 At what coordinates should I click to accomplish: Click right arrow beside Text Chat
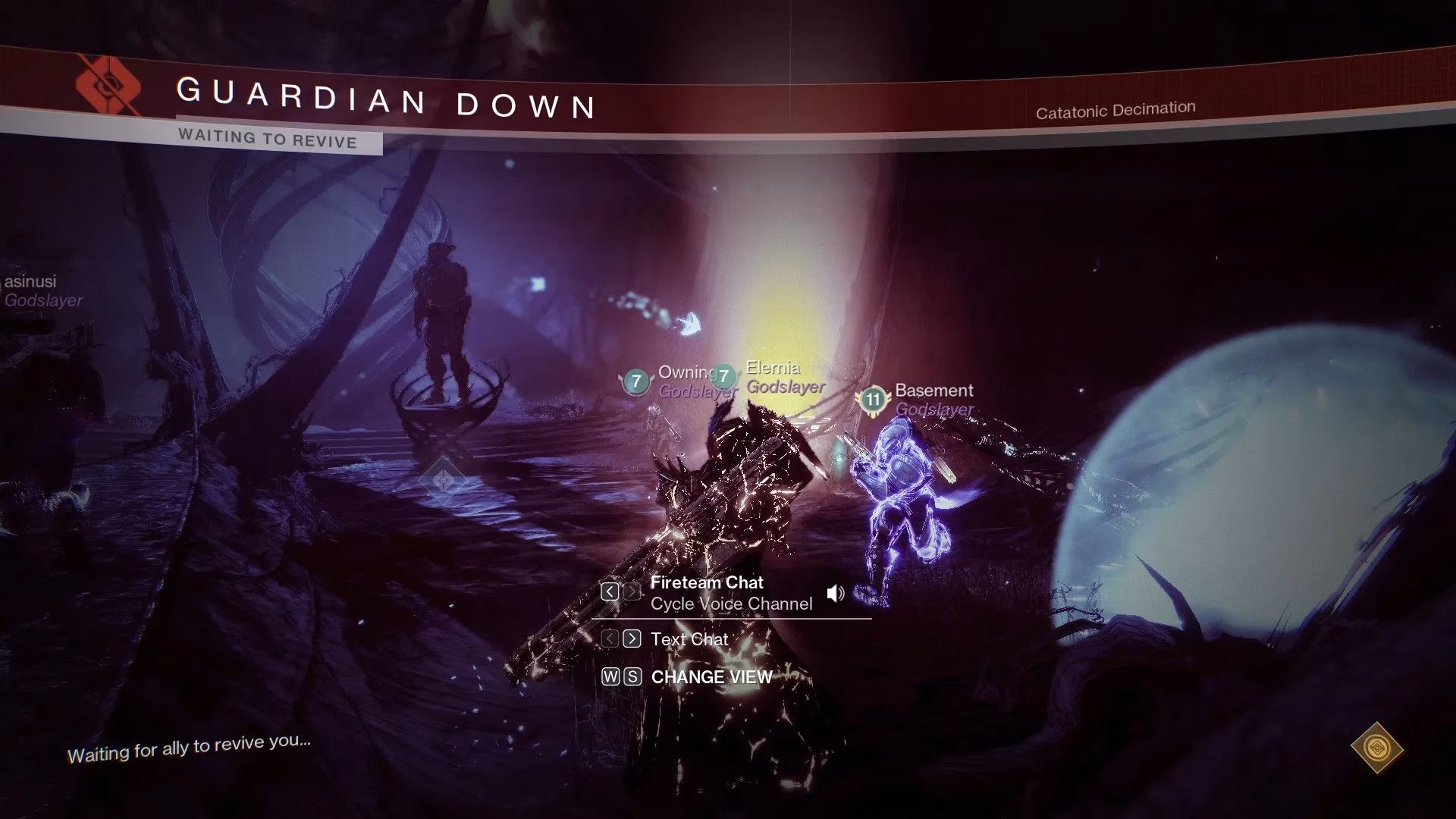point(631,639)
